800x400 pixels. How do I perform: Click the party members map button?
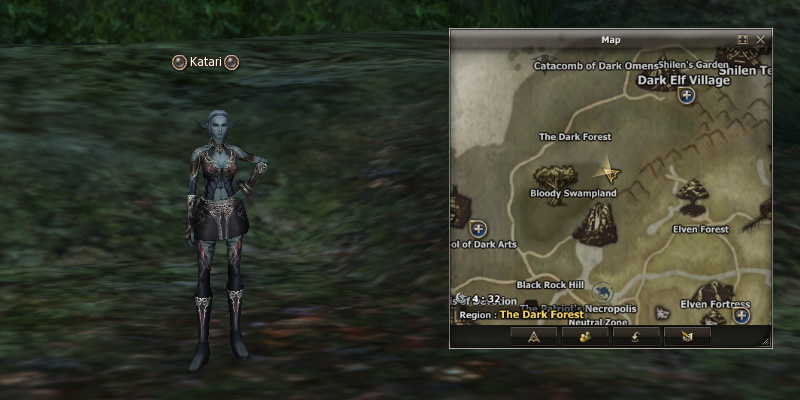click(584, 337)
